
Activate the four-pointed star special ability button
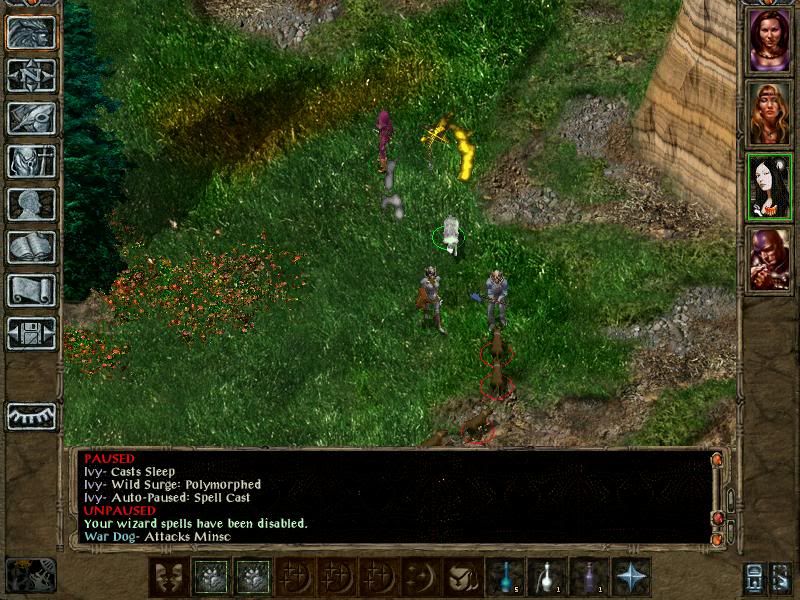coord(631,577)
